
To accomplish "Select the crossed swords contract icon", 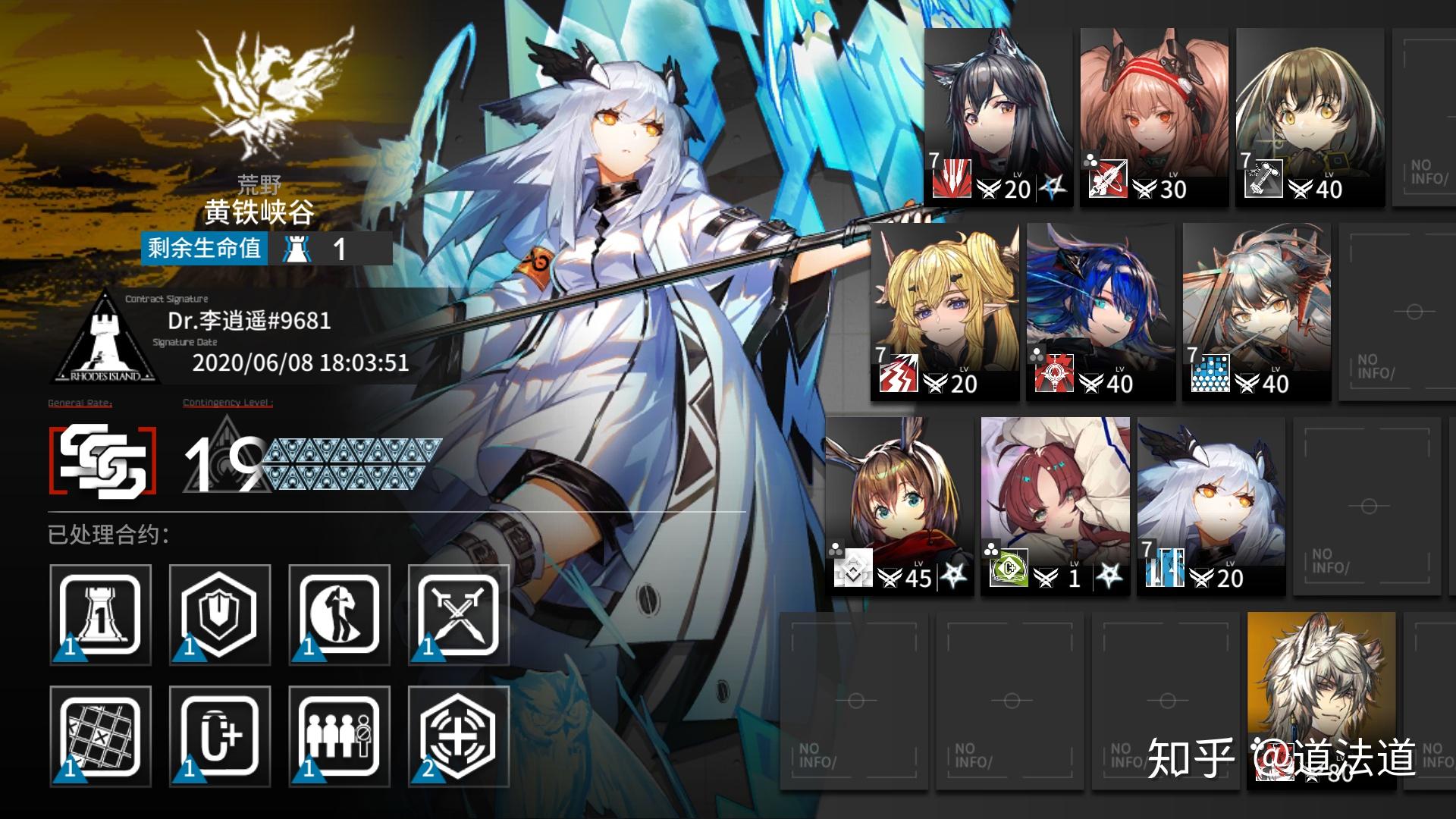I will [458, 615].
